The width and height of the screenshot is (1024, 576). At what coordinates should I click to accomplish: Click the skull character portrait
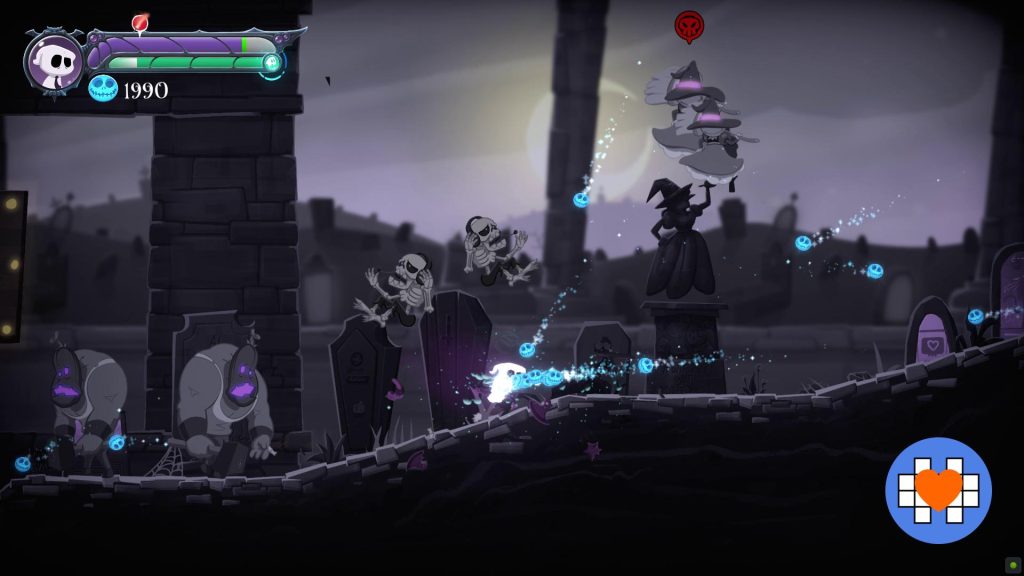click(x=55, y=62)
